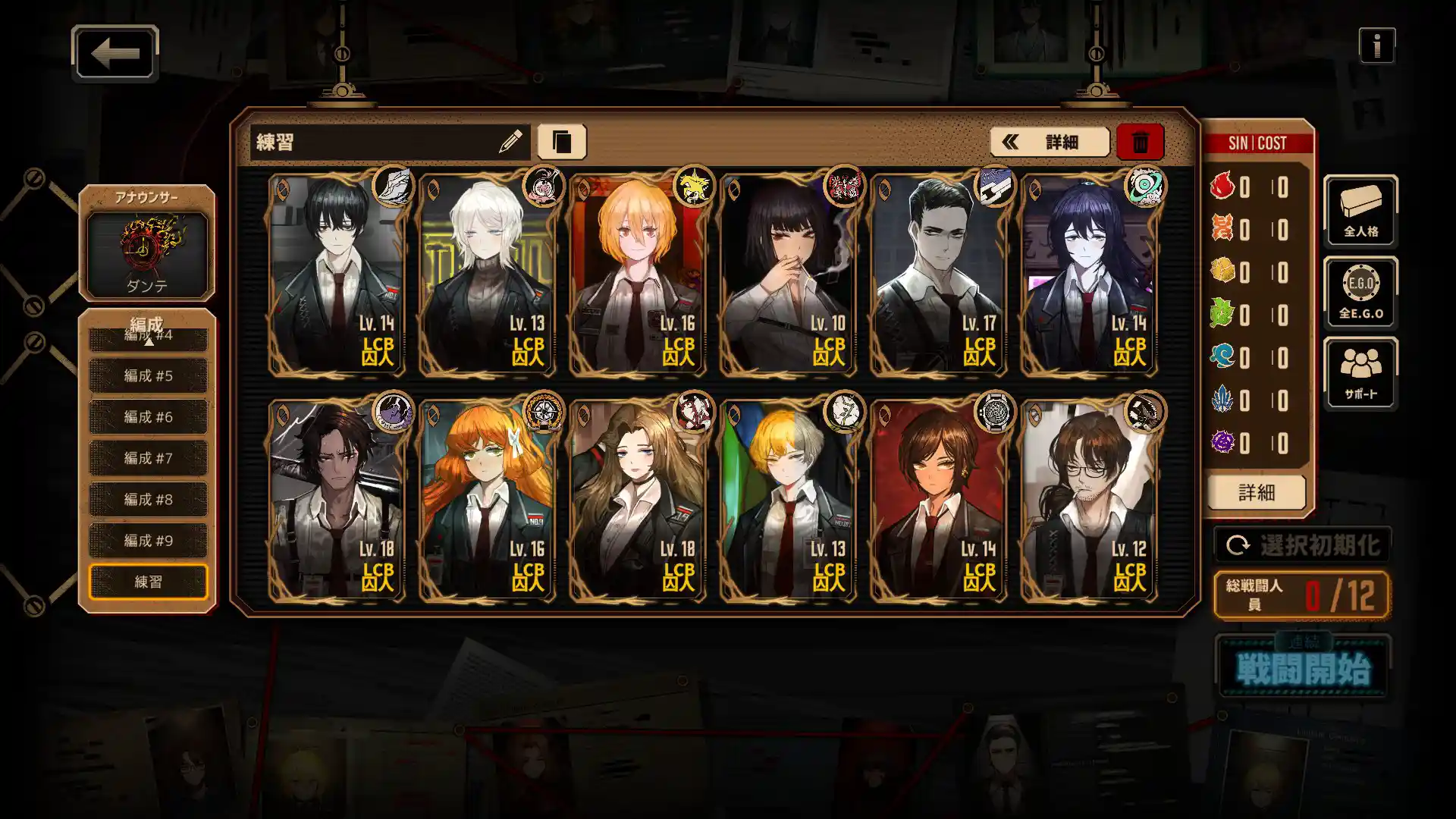This screenshot has width=1456, height=819.
Task: Select the ダンテ announcer panel
Action: [x=147, y=254]
